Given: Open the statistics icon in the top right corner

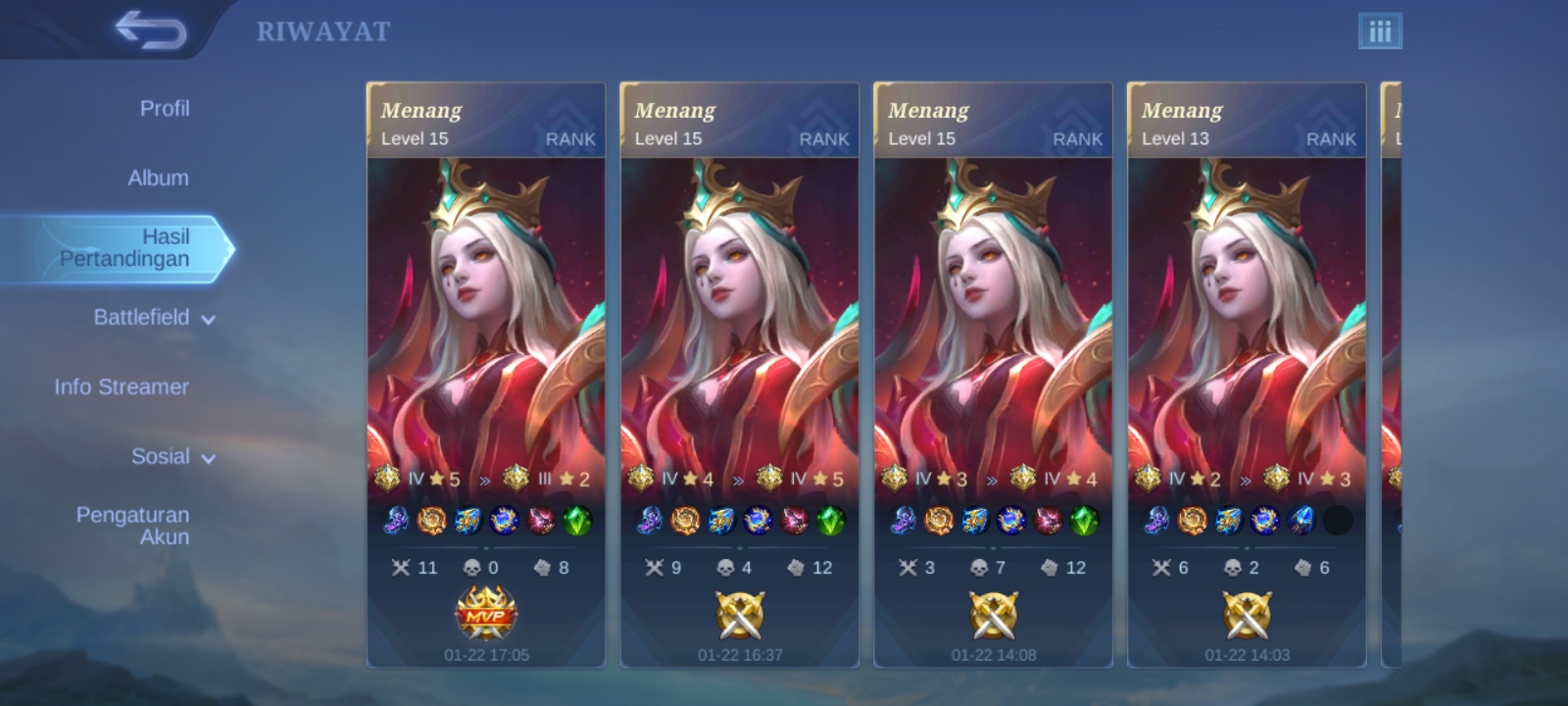Looking at the screenshot, I should [1382, 30].
